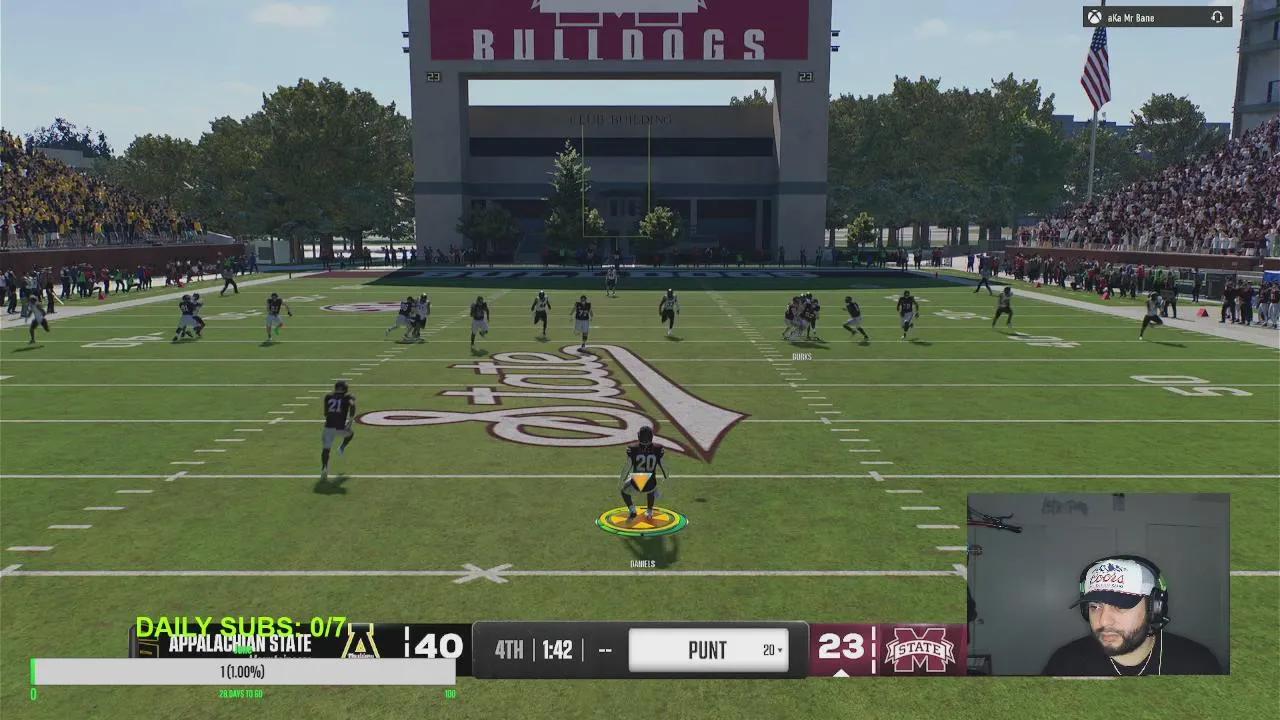This screenshot has width=1280, height=720.
Task: Click the aKa Mr Bane party overlay
Action: pyautogui.click(x=1157, y=17)
